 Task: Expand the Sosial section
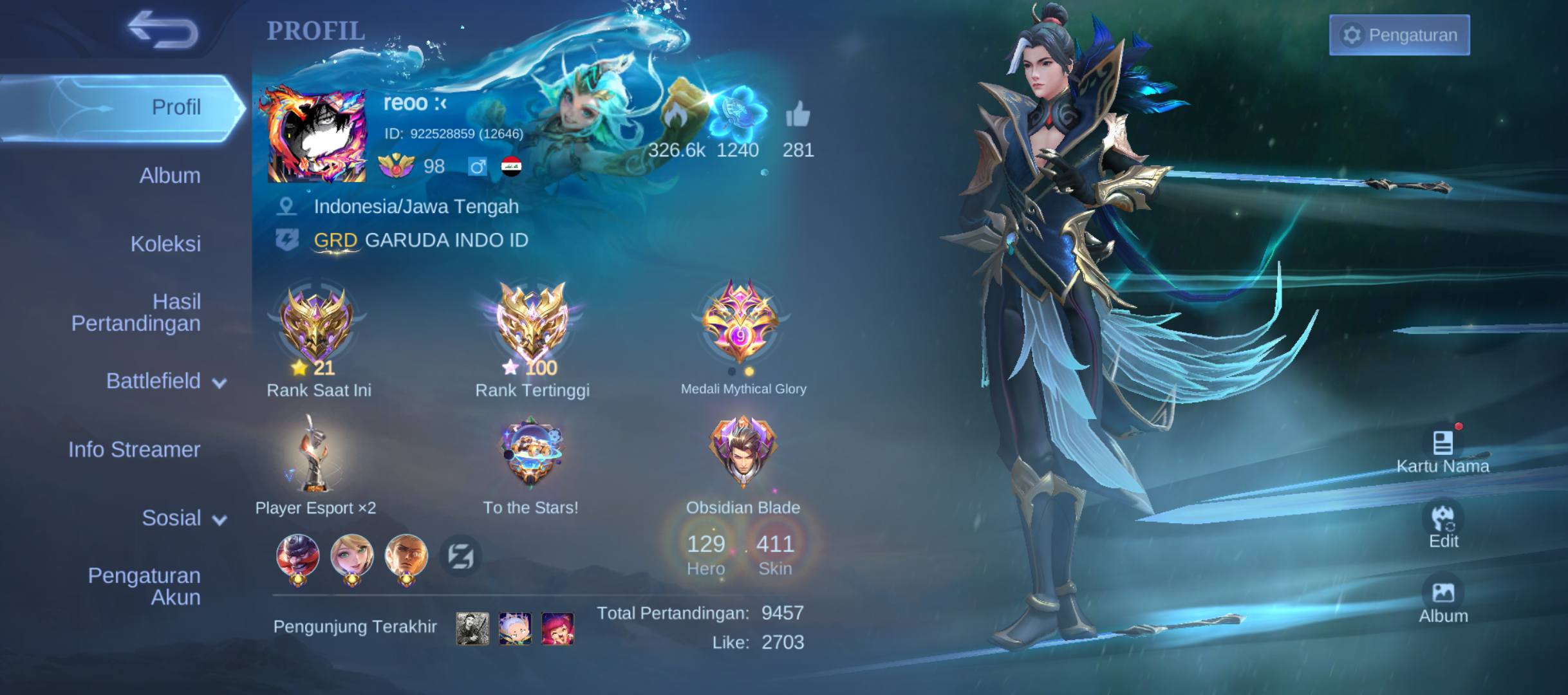pyautogui.click(x=183, y=518)
